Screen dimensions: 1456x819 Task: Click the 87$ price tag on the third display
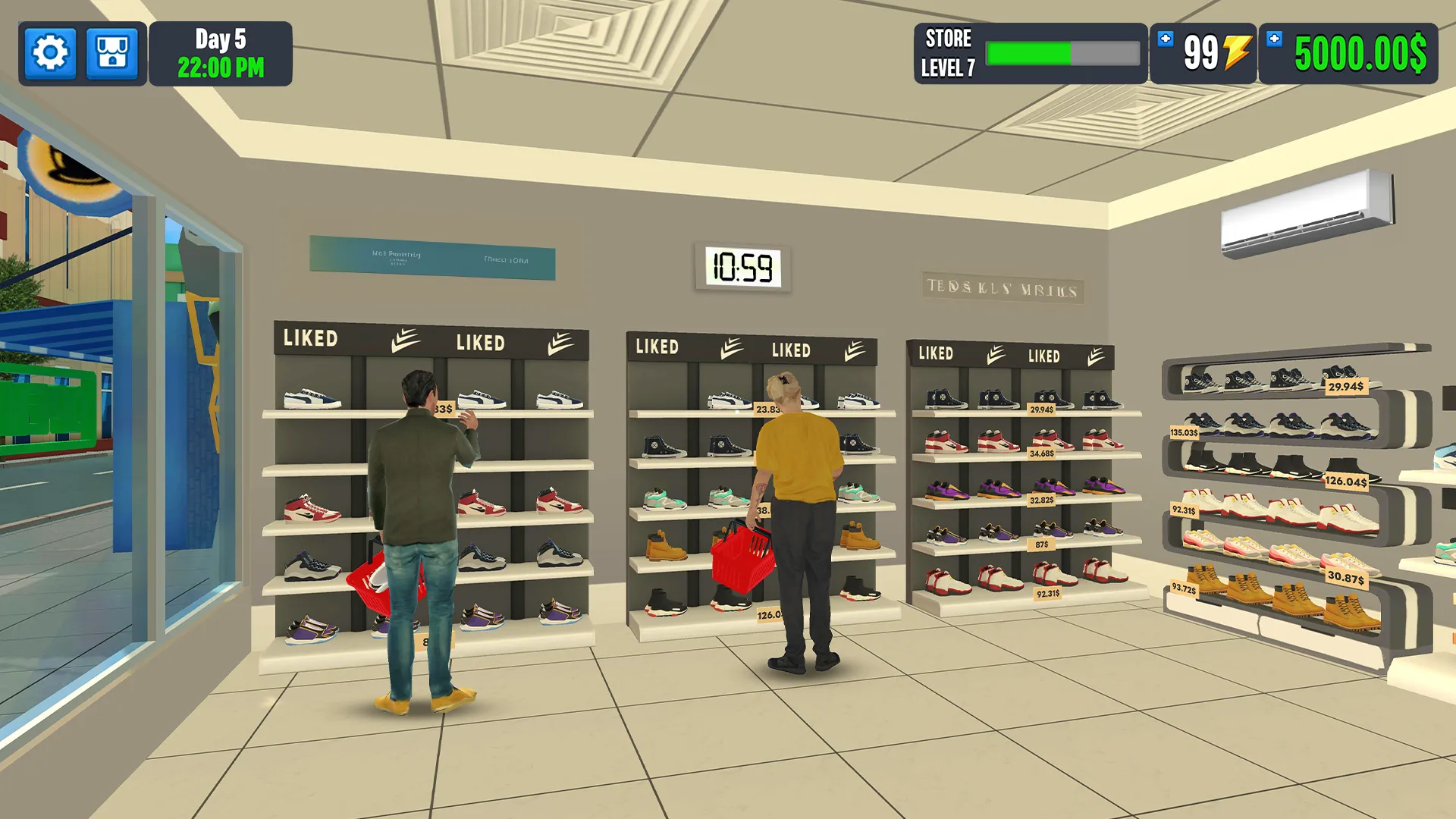[x=1043, y=545]
